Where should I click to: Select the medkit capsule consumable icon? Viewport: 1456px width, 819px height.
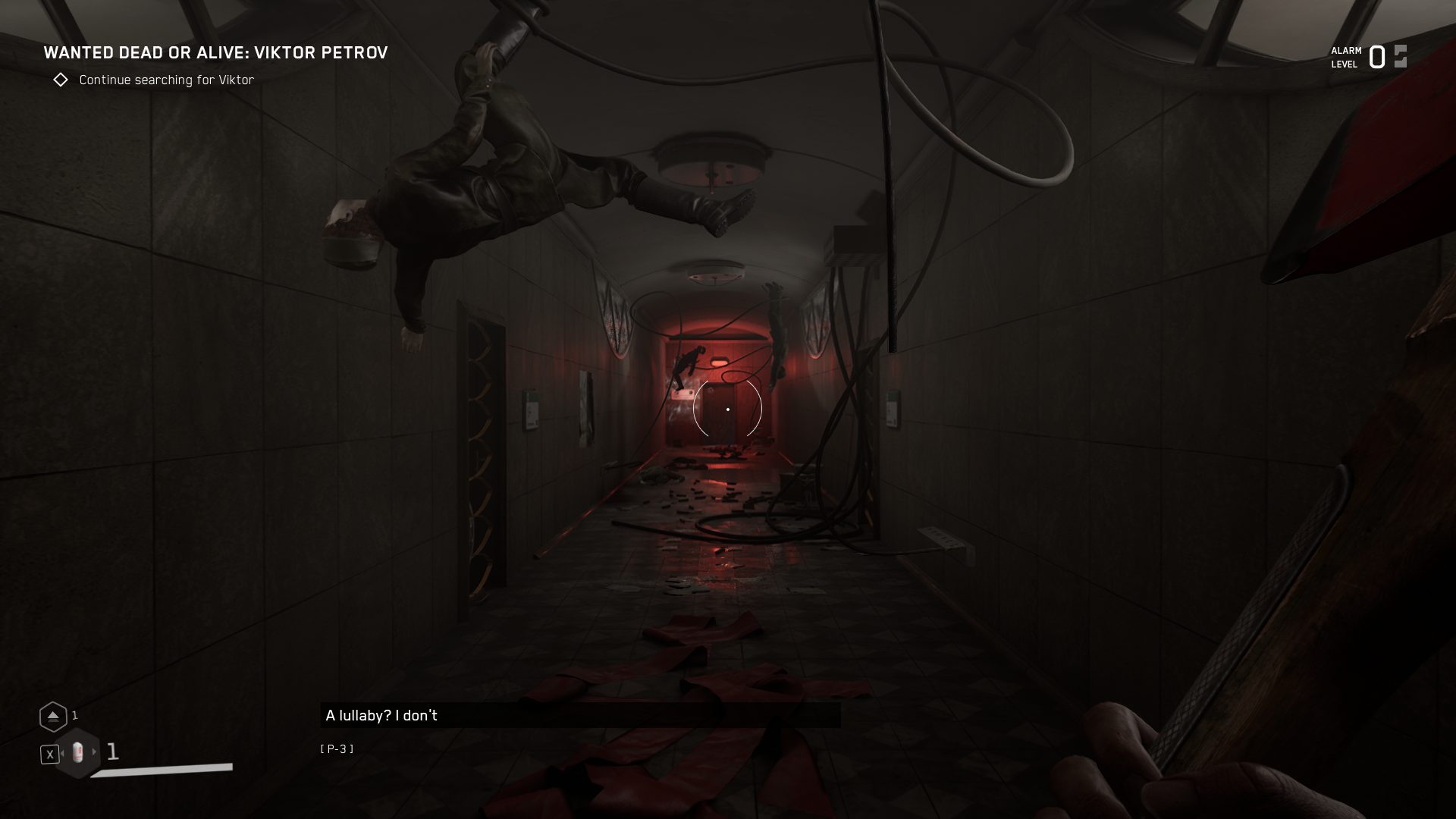(x=77, y=753)
